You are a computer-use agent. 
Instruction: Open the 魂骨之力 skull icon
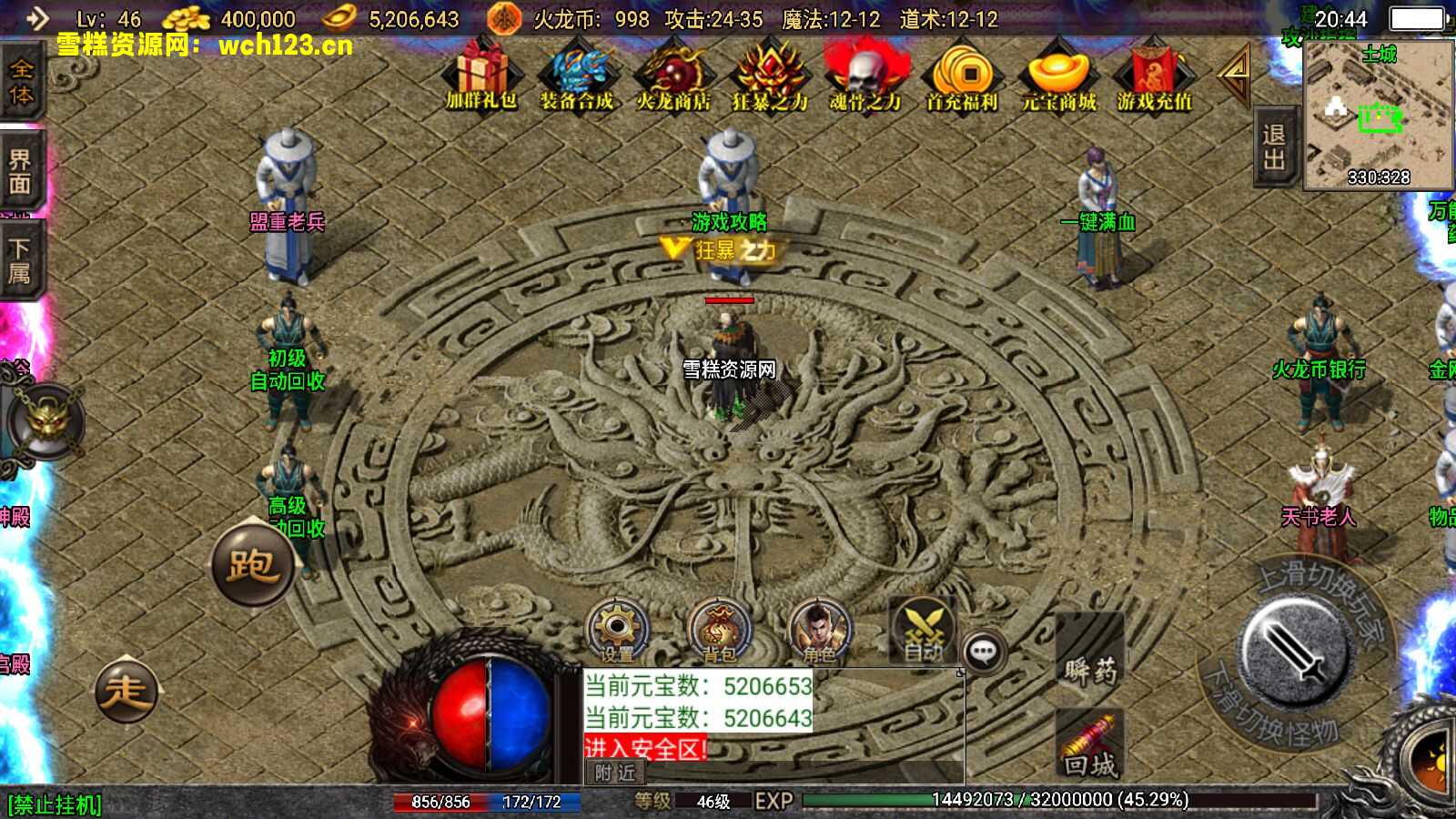[865, 76]
